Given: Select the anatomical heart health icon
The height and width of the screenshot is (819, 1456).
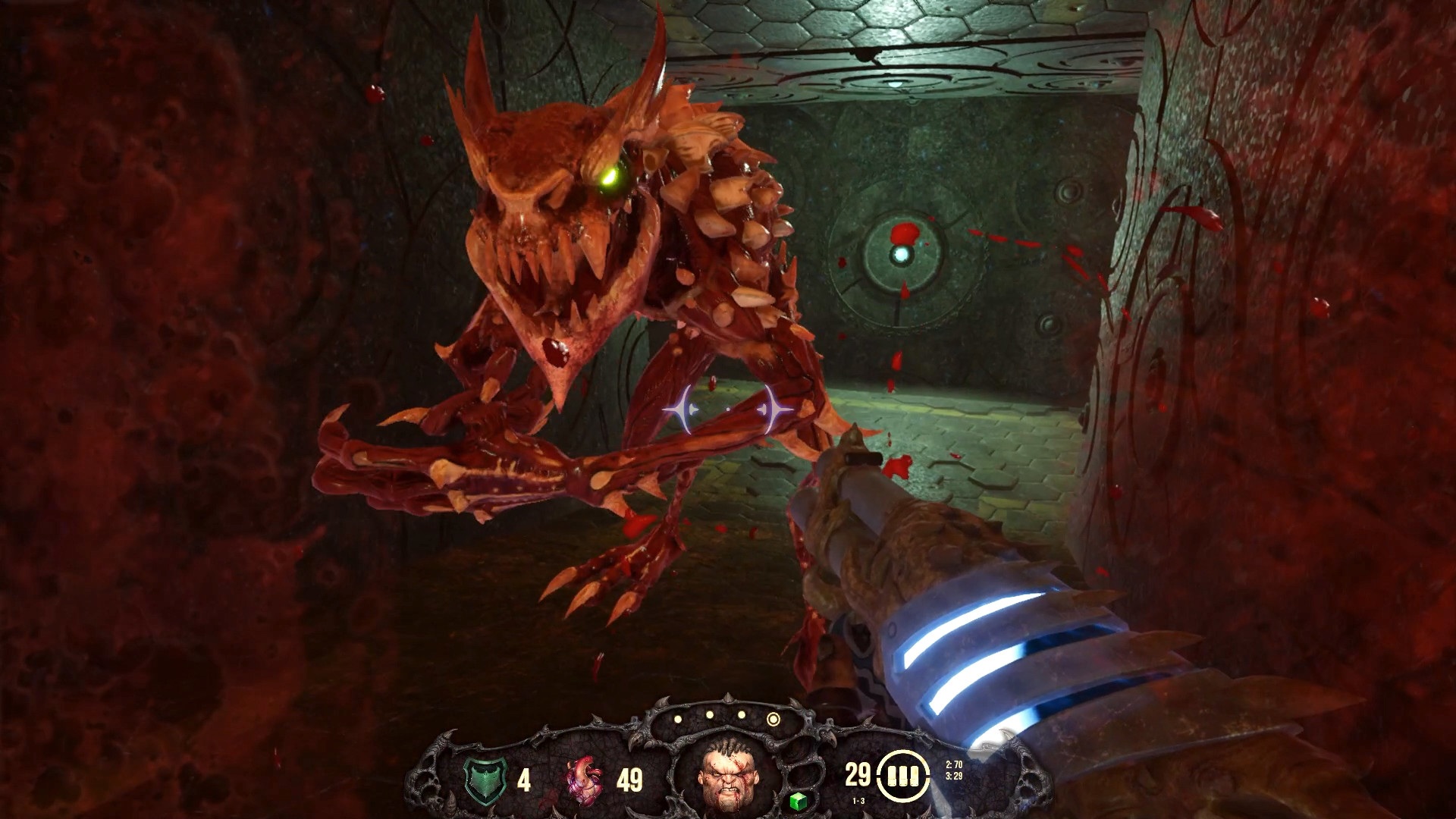Looking at the screenshot, I should click(585, 779).
